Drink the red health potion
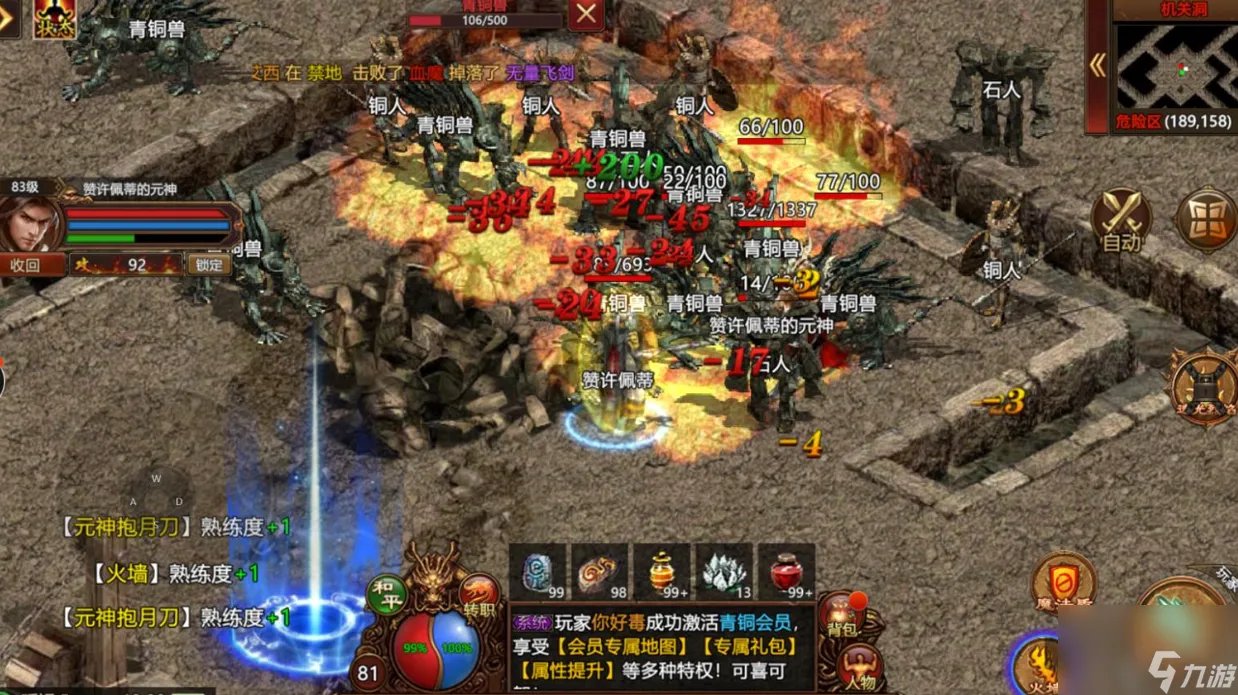 click(x=786, y=573)
